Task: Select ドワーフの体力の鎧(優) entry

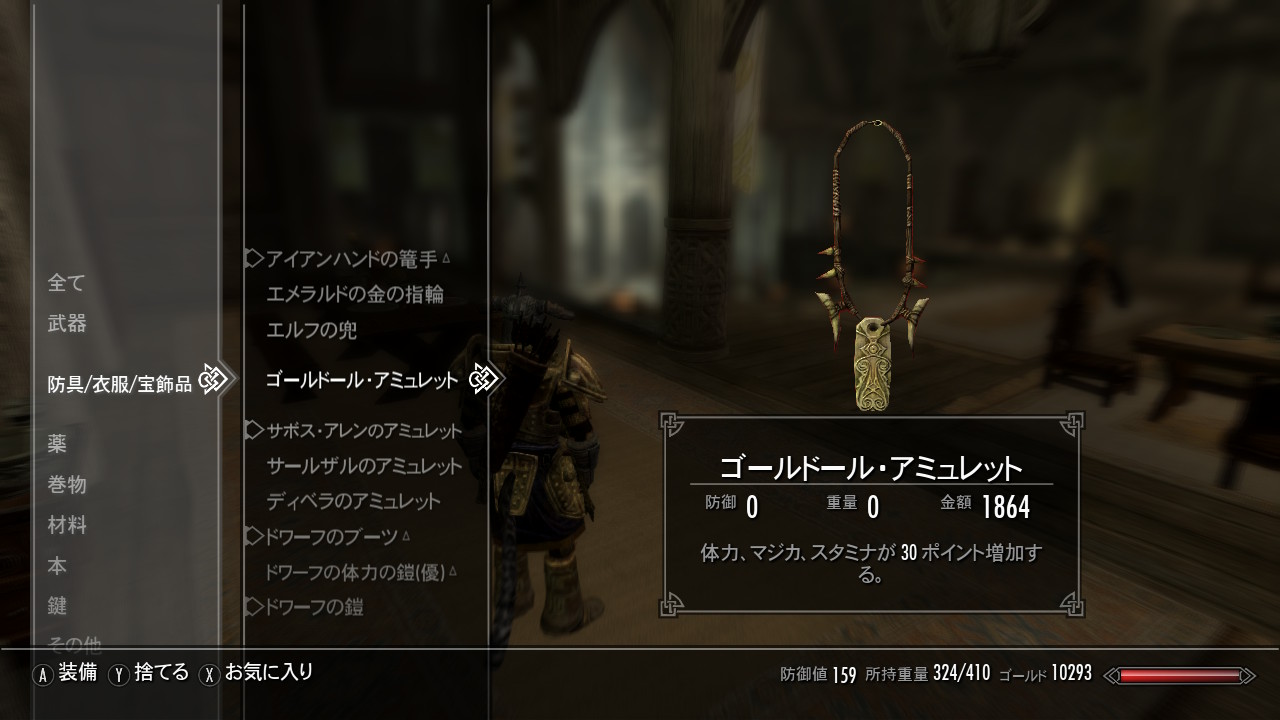Action: pyautogui.click(x=355, y=572)
